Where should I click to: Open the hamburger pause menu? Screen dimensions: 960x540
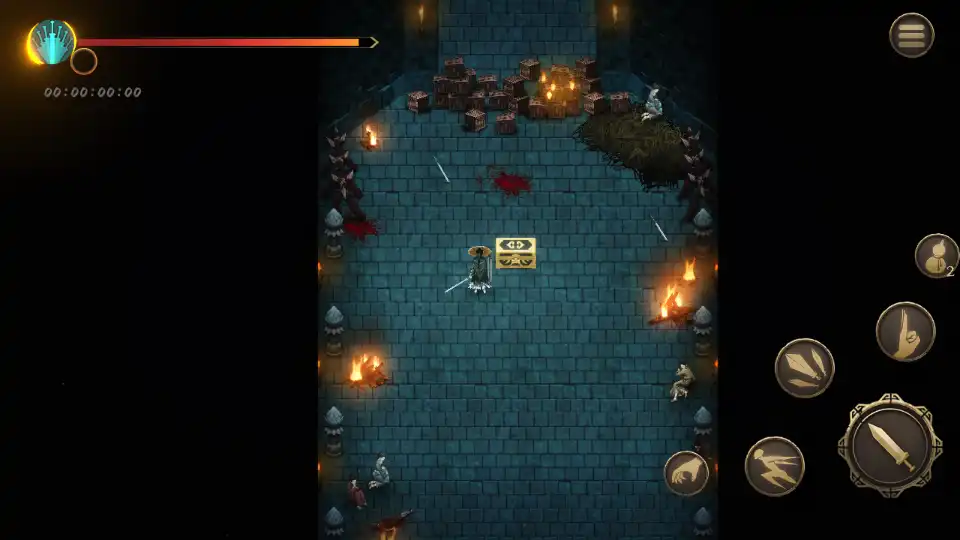(911, 36)
